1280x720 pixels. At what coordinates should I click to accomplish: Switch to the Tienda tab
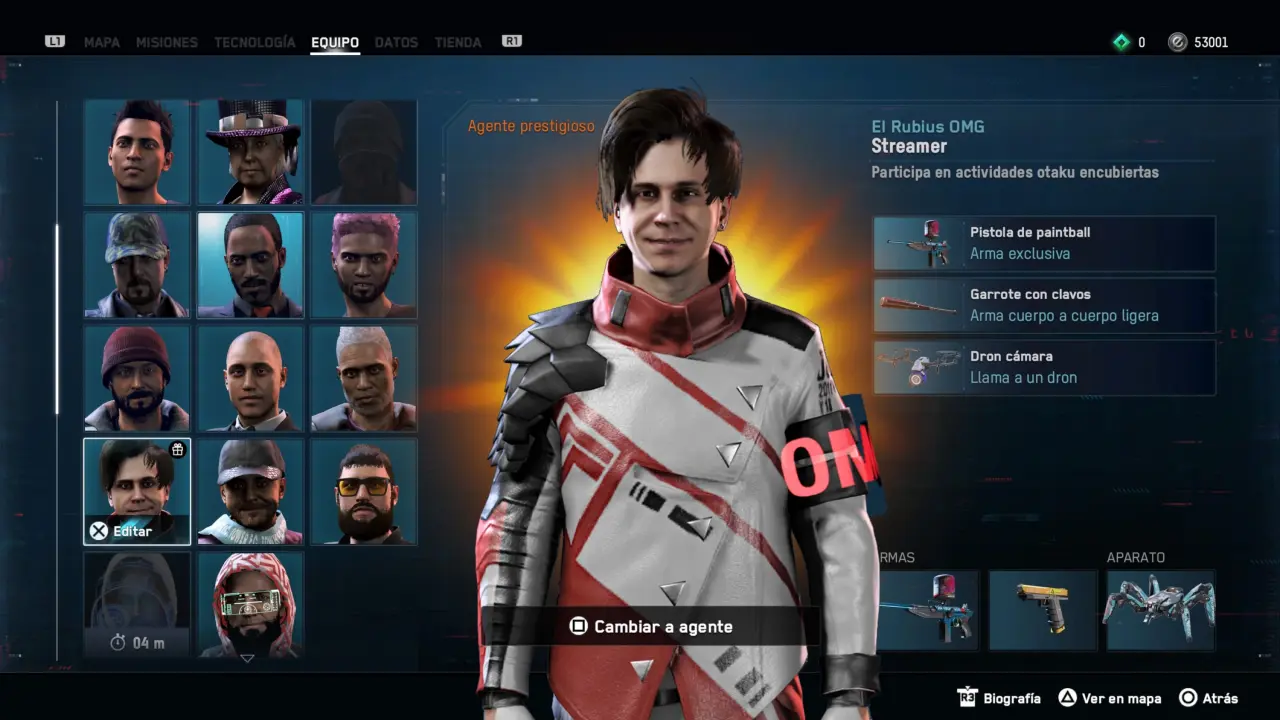(458, 42)
